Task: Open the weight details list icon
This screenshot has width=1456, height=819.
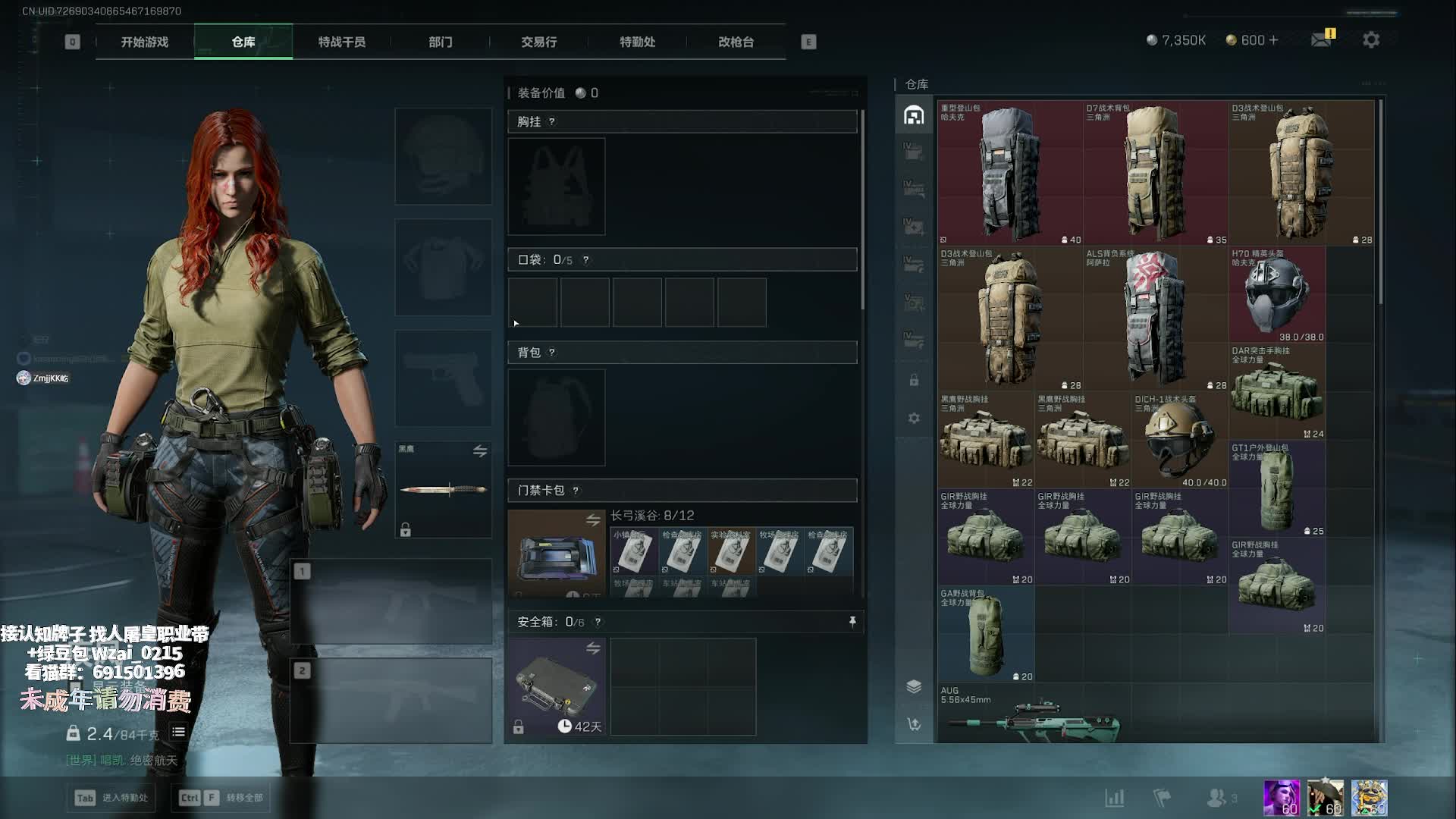Action: (178, 733)
